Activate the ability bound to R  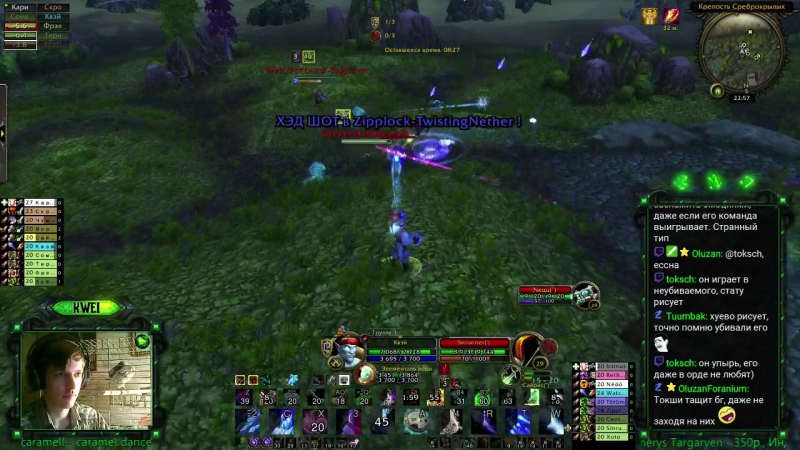coord(484,422)
